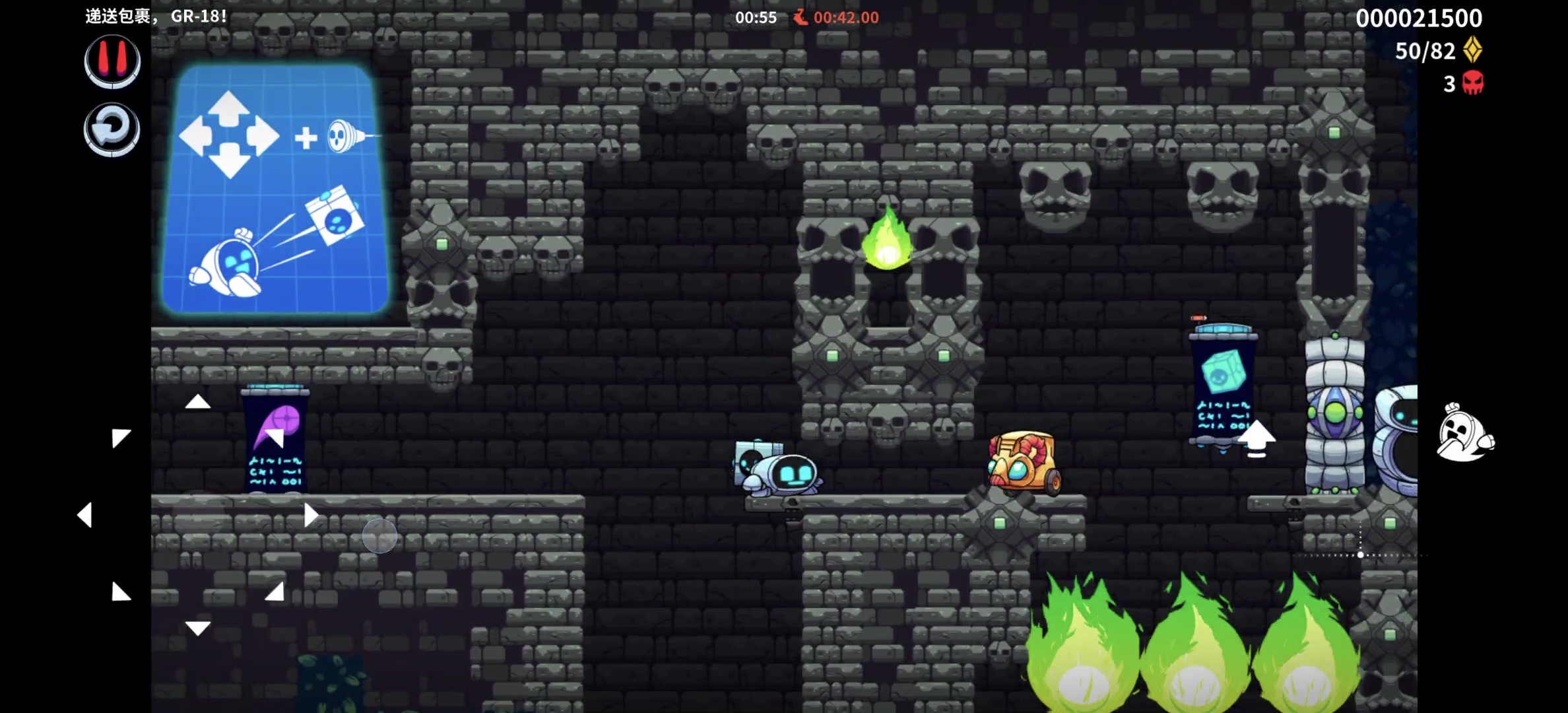Tap the up-right diagonal direction arrow

tap(275, 438)
